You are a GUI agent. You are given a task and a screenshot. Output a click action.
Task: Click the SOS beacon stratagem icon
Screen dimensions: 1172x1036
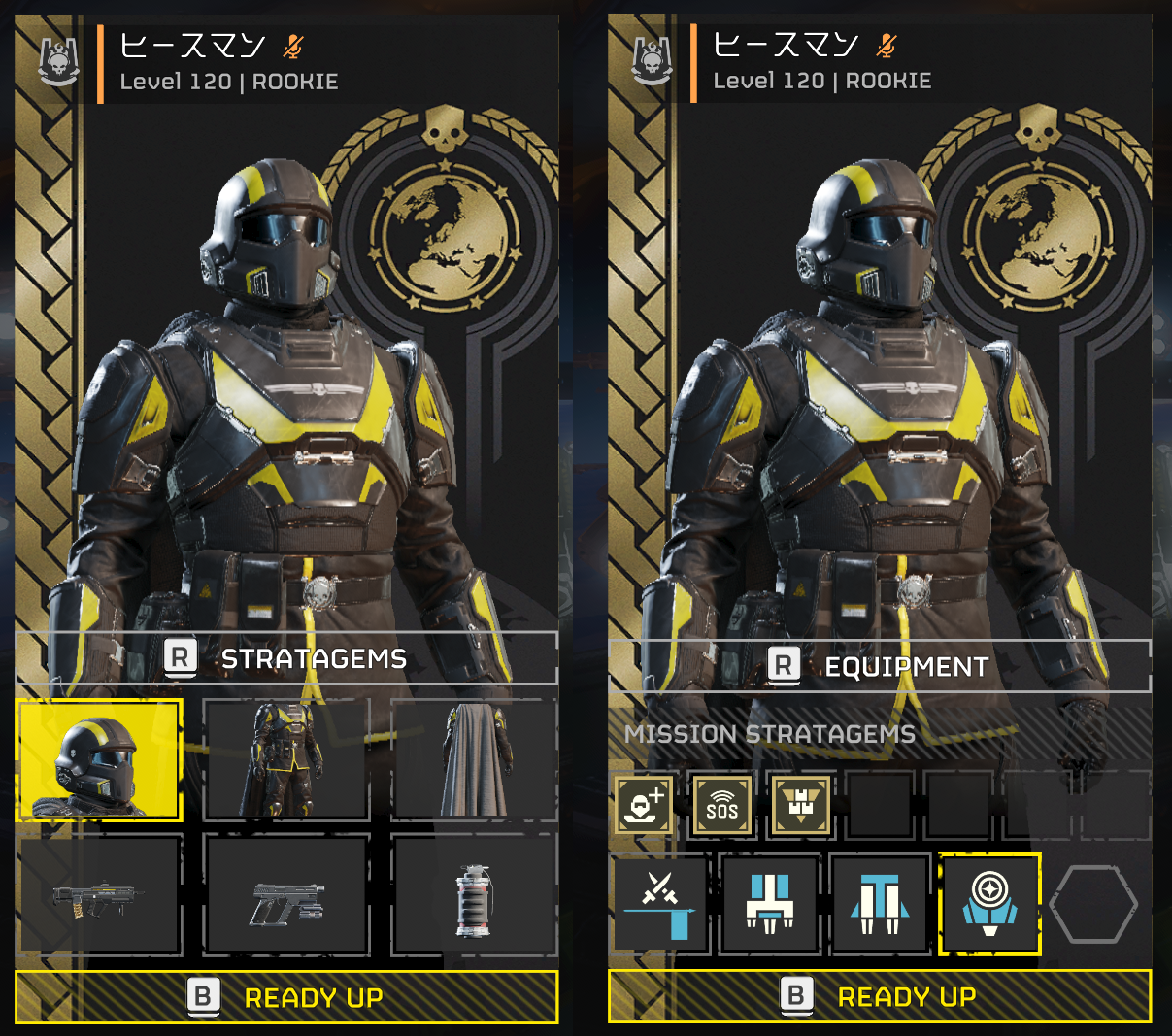[721, 805]
